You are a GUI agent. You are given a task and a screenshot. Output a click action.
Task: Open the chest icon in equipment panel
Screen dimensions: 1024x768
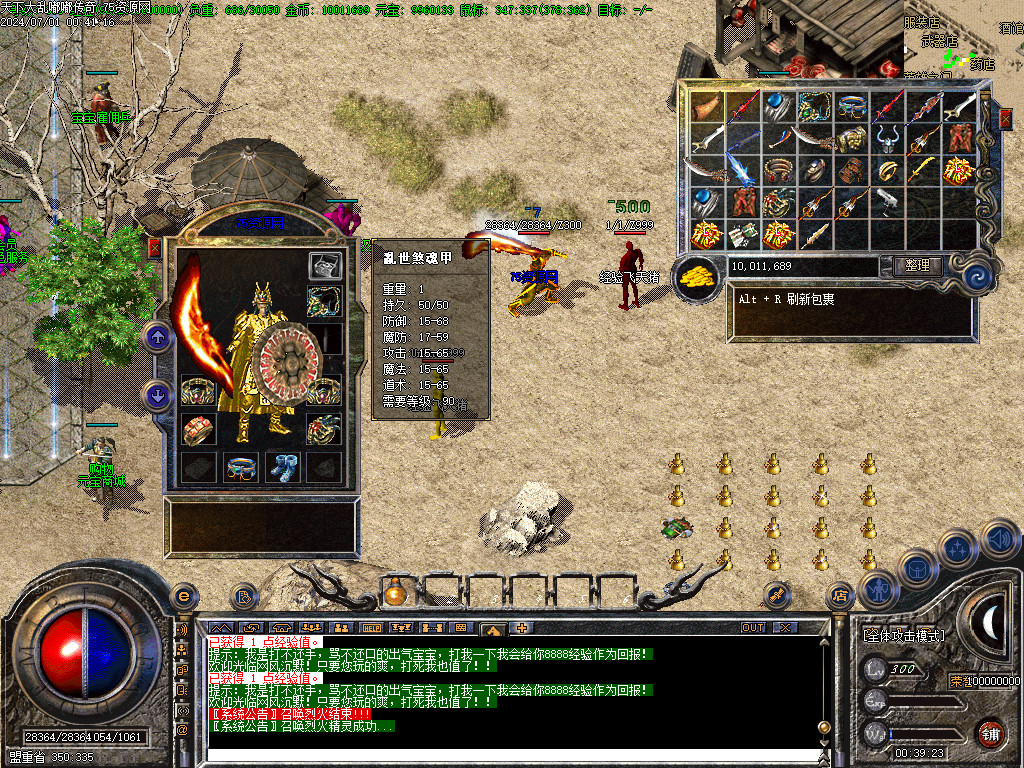click(x=323, y=266)
